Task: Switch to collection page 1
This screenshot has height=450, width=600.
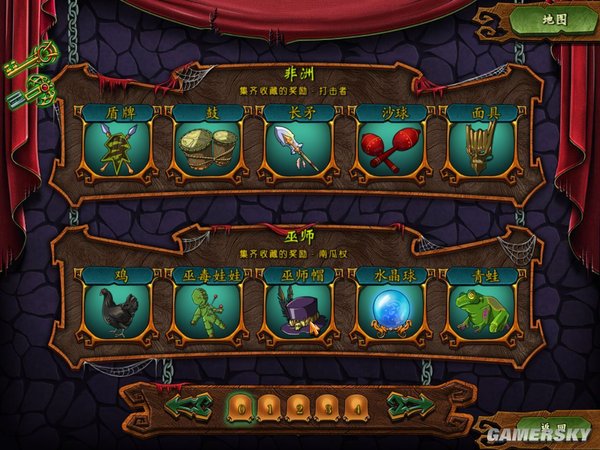Action: (x=269, y=406)
